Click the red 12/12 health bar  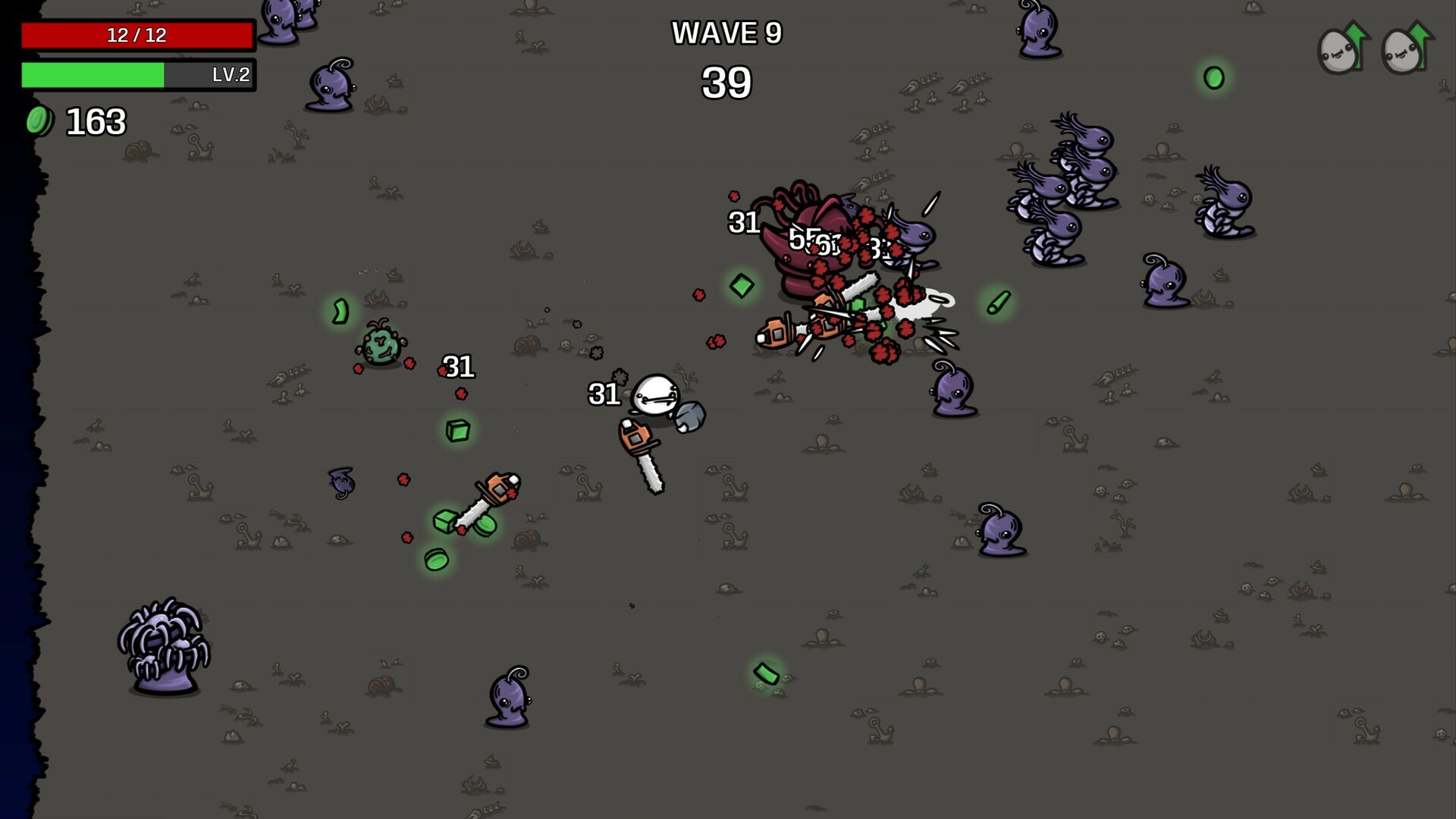(x=136, y=33)
